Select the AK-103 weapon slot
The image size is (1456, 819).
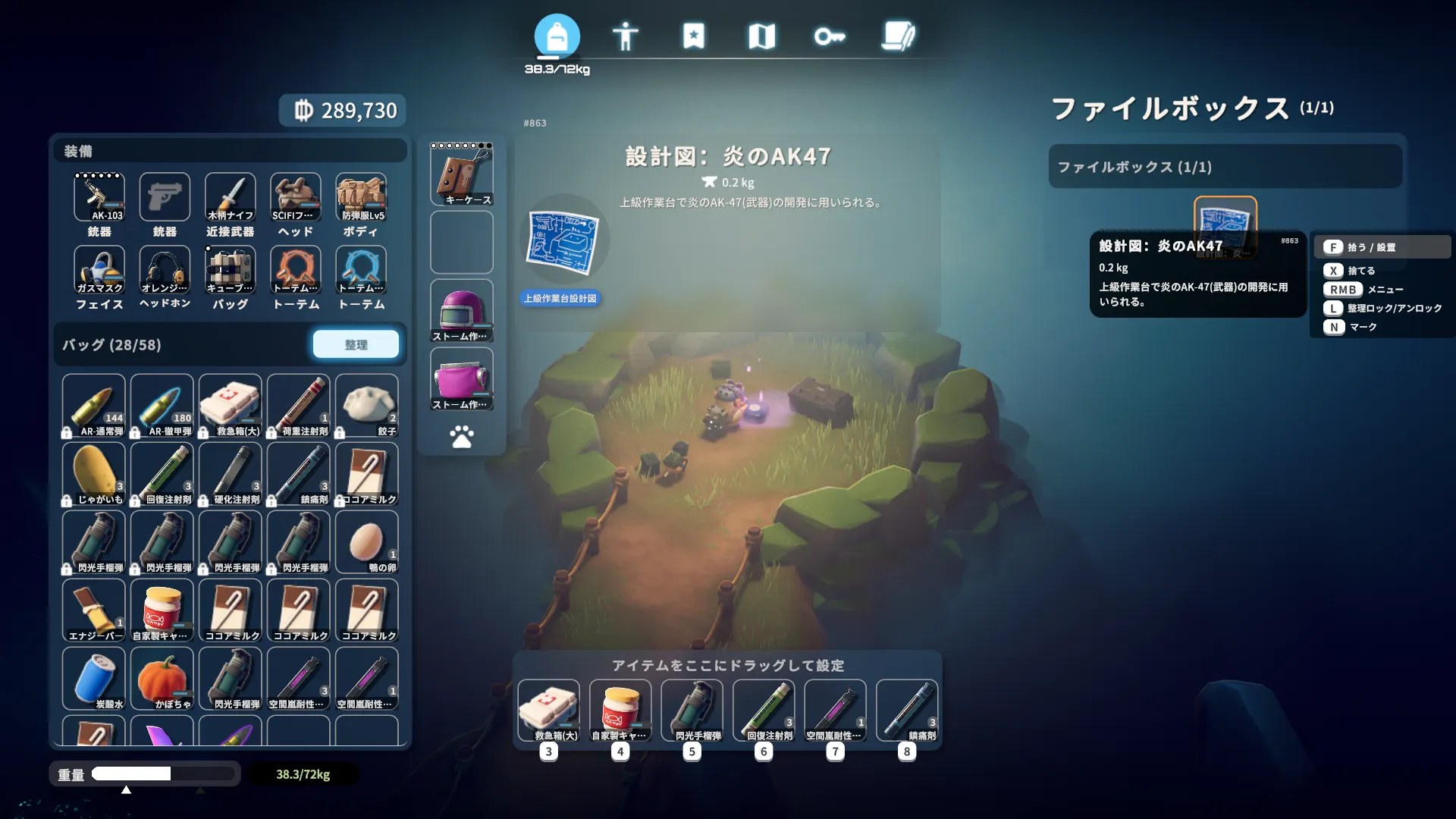point(99,197)
